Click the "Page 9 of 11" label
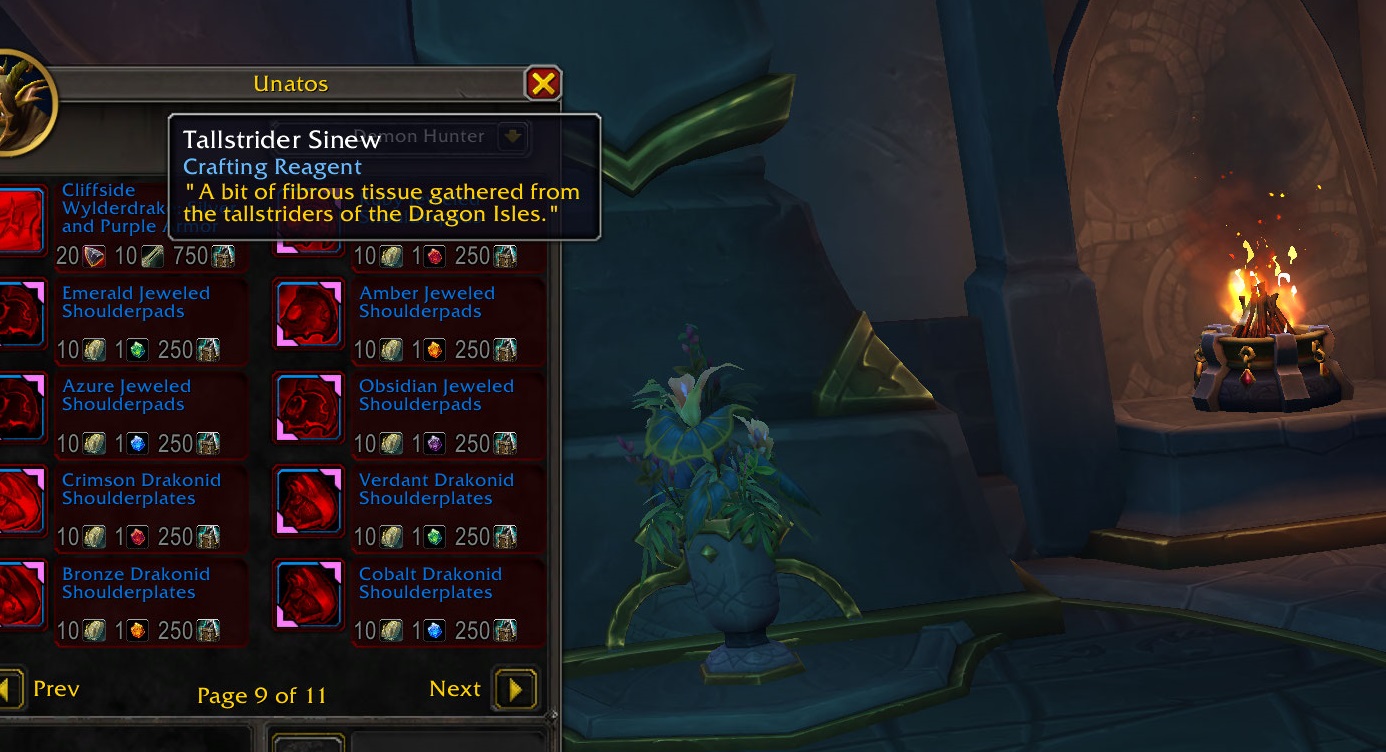Viewport: 1386px width, 752px height. [x=260, y=695]
